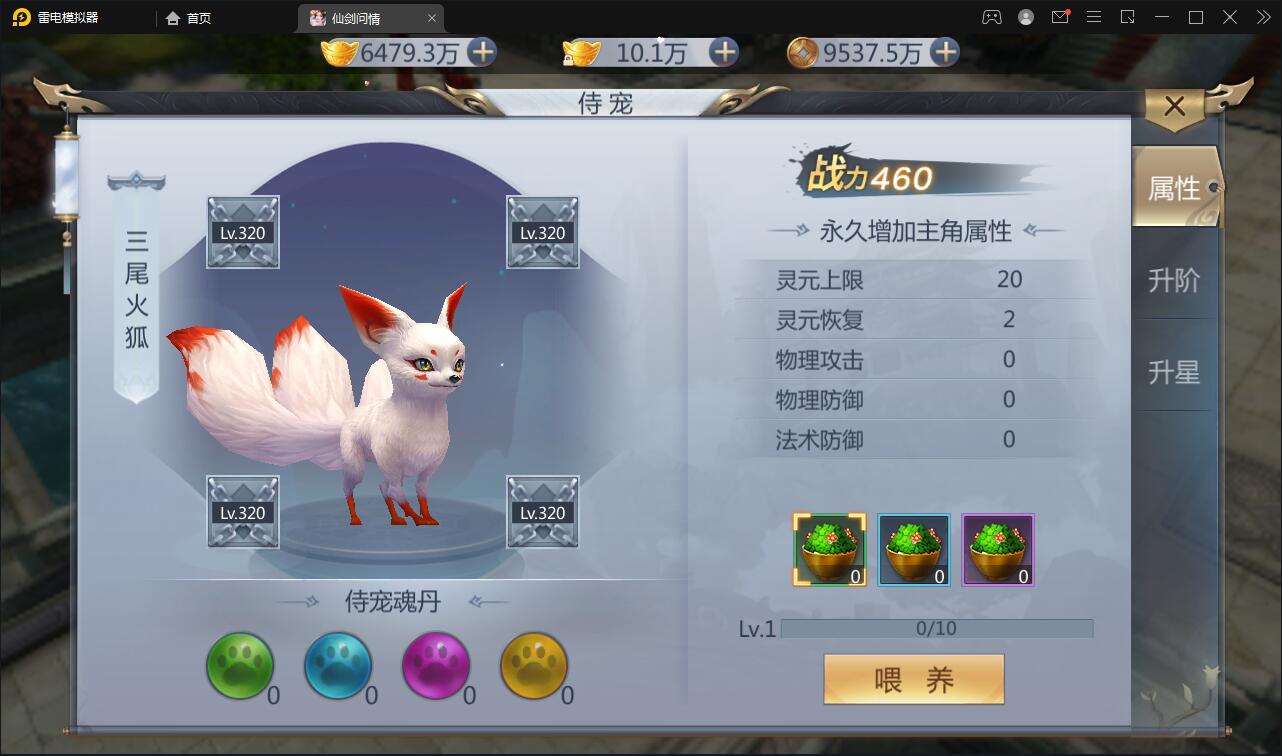The image size is (1282, 756).
Task: Switch to the 升星 tab
Action: (1175, 372)
